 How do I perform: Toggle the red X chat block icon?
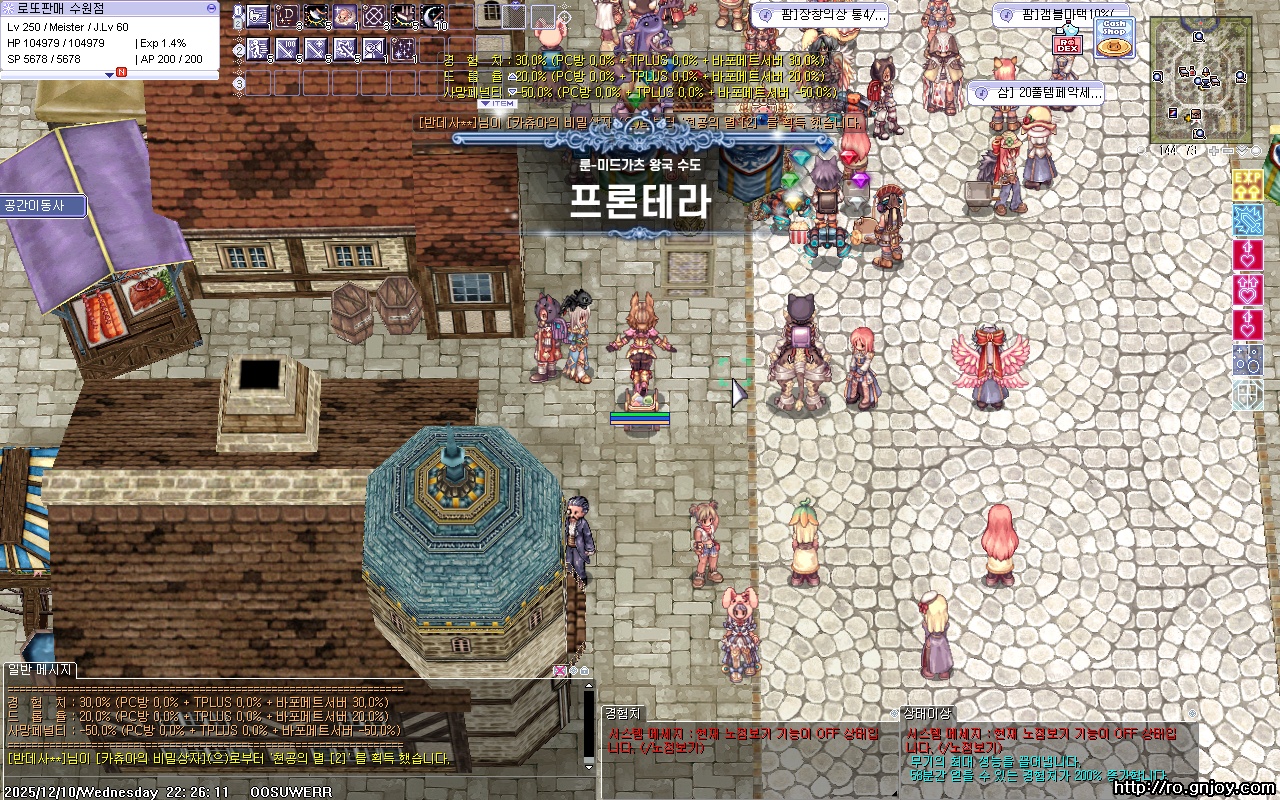(x=559, y=670)
